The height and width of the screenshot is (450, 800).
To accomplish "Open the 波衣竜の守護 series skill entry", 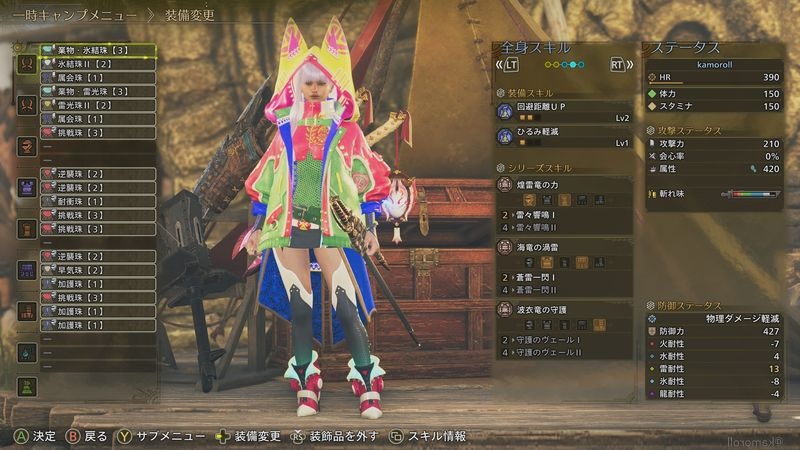I will tap(565, 308).
